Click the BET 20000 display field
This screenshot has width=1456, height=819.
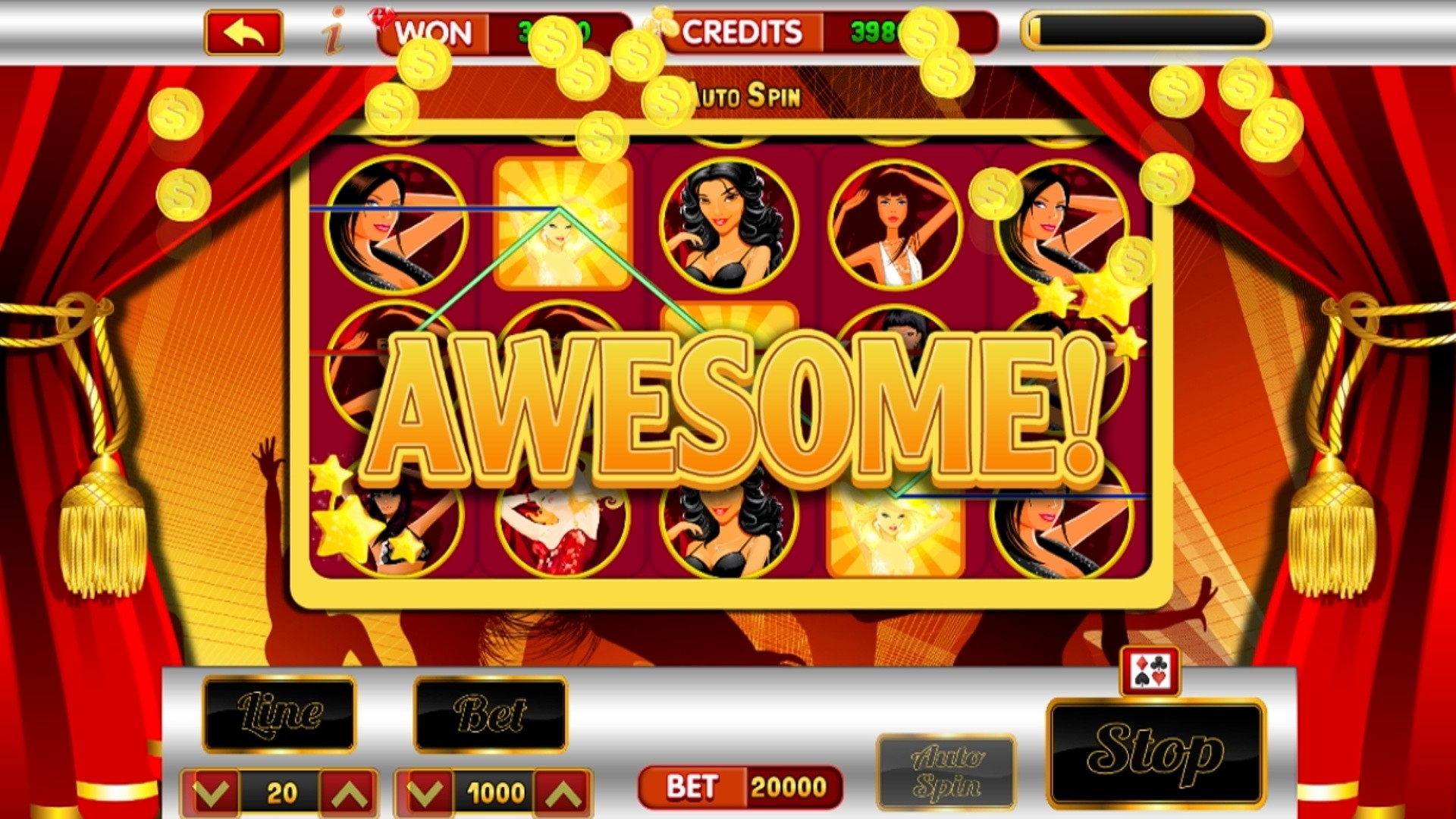(x=742, y=786)
